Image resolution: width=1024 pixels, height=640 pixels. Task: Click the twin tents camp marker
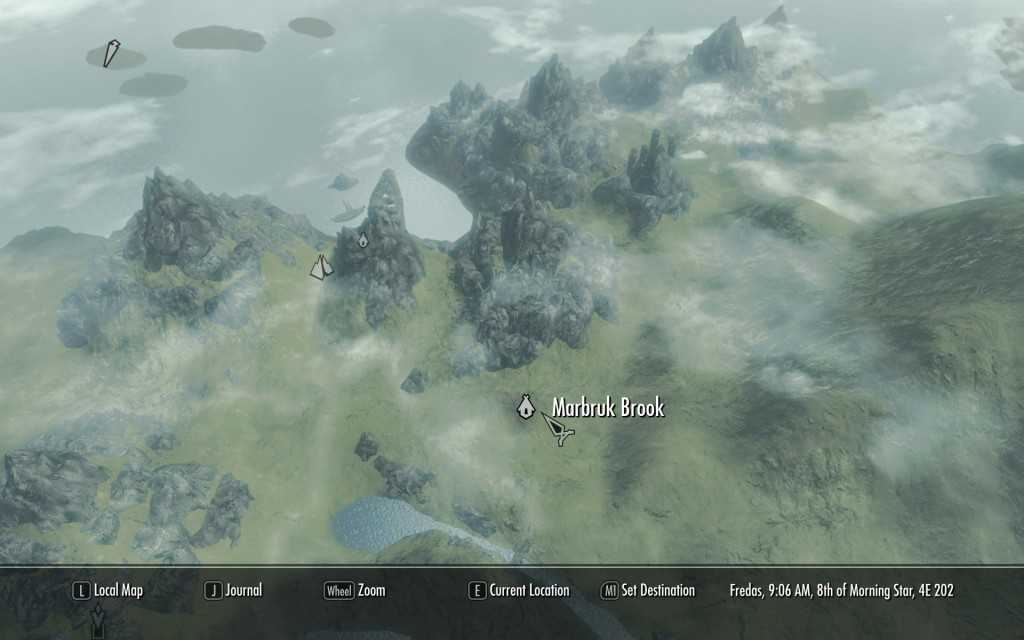[321, 267]
